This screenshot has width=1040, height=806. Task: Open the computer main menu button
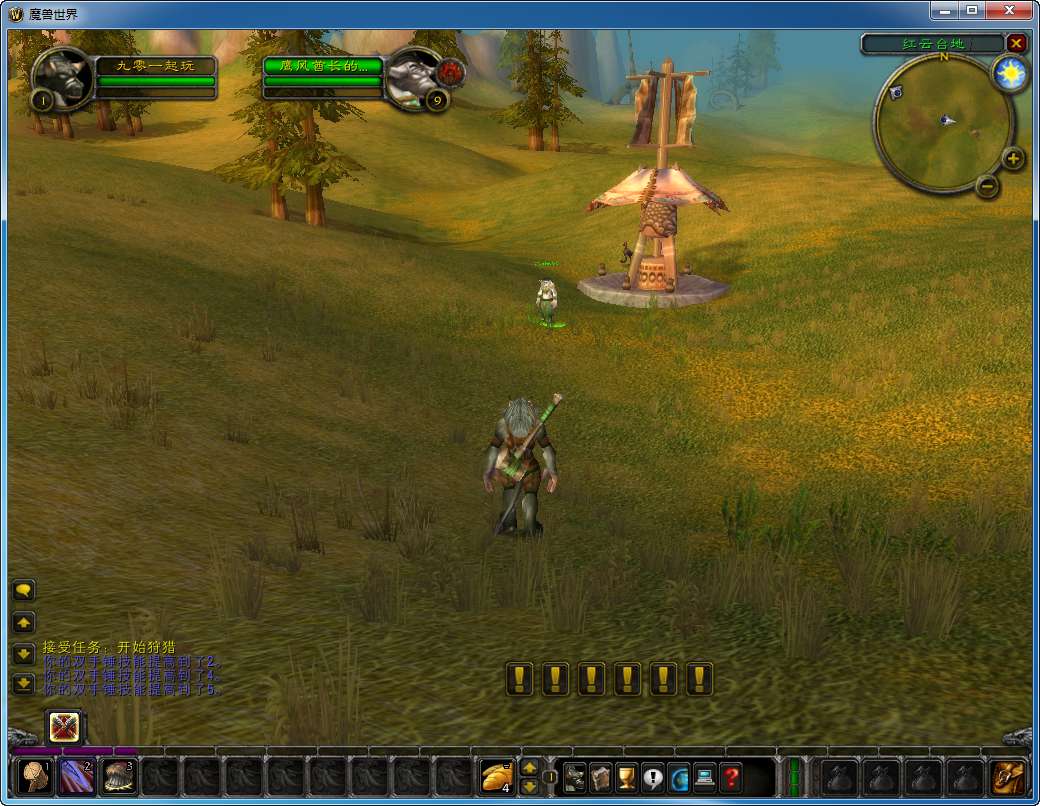(705, 777)
